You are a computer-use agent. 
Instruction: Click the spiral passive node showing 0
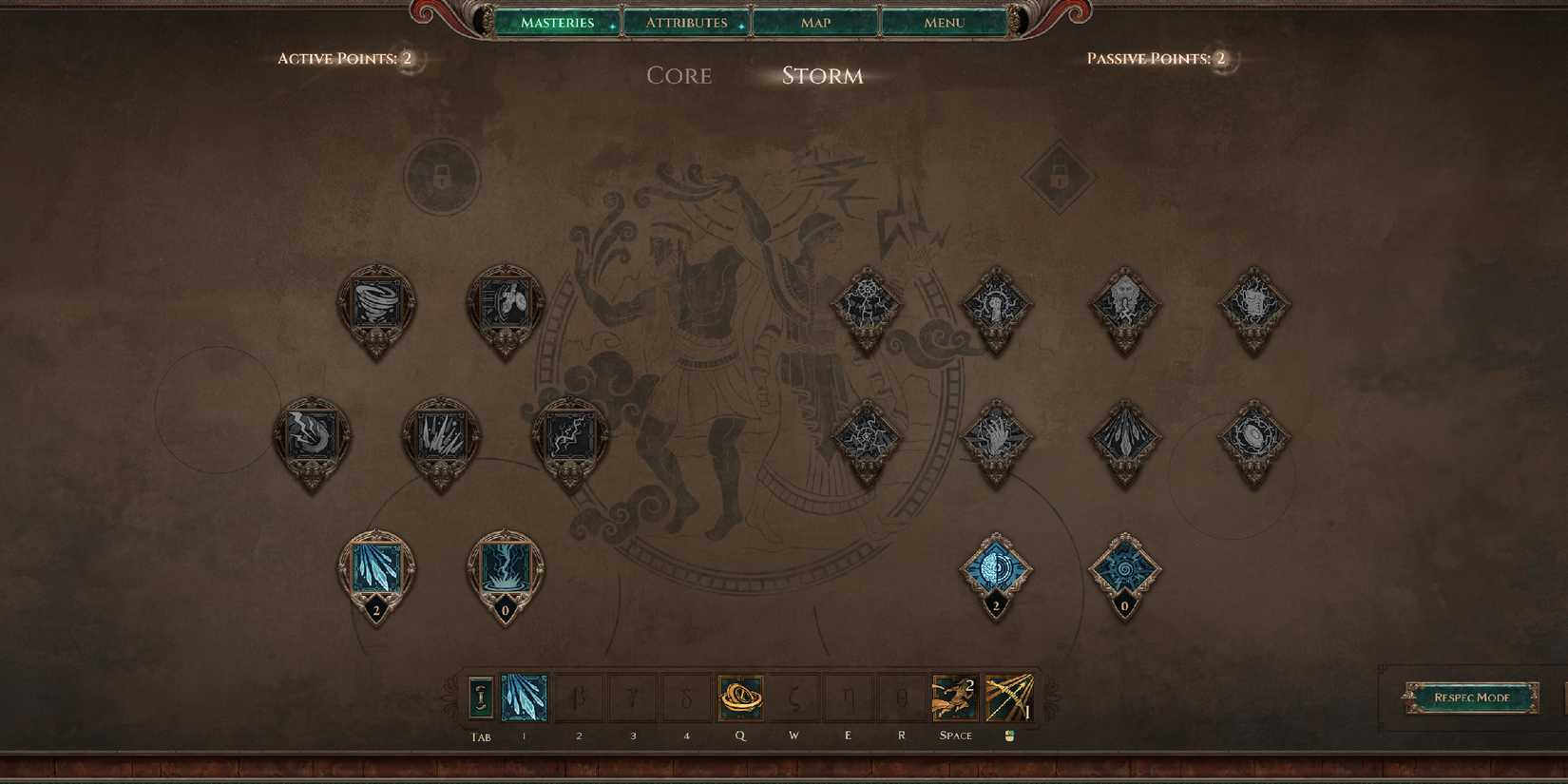[x=1125, y=567]
